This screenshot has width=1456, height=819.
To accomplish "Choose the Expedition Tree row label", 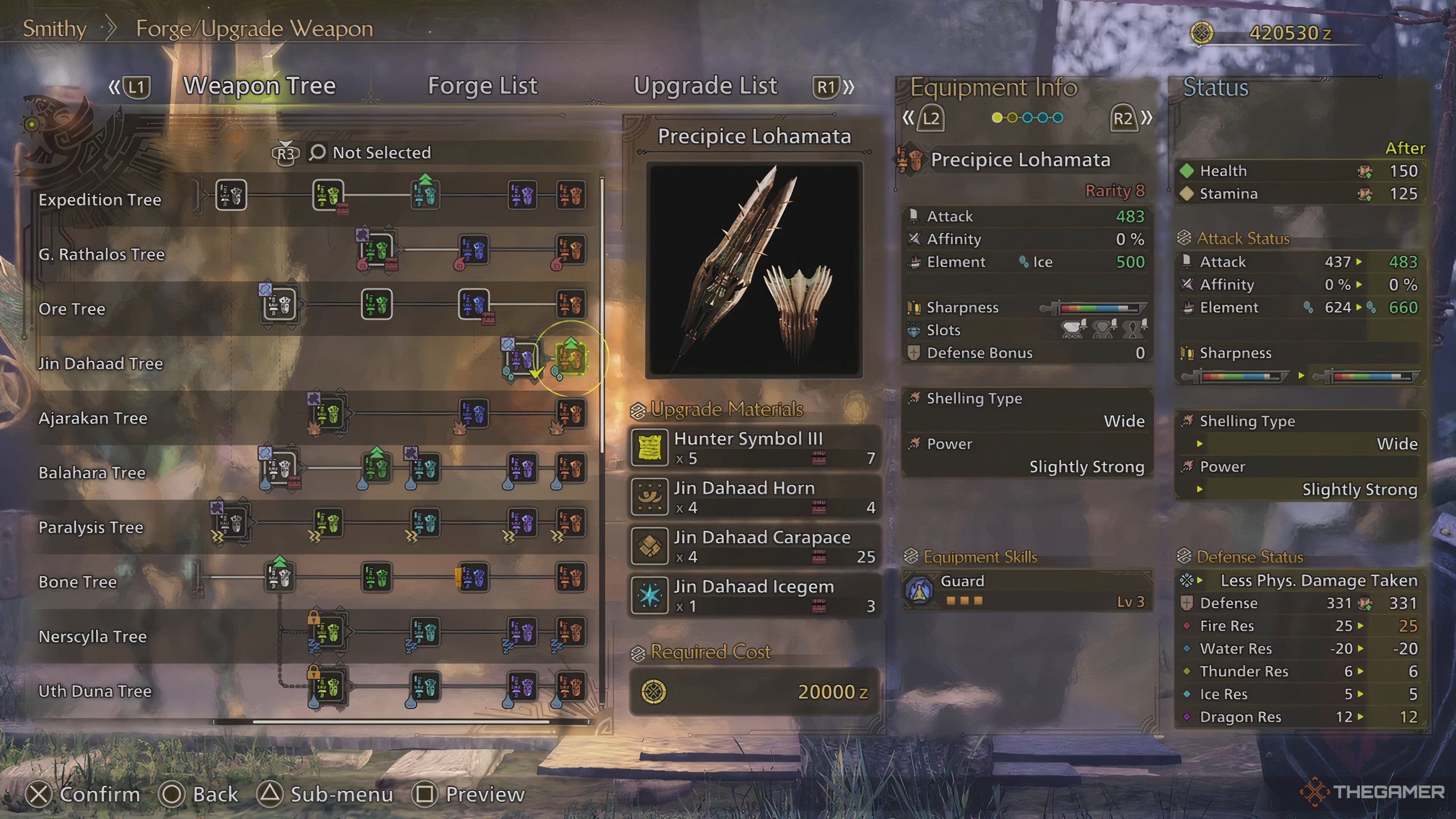I will pyautogui.click(x=100, y=200).
